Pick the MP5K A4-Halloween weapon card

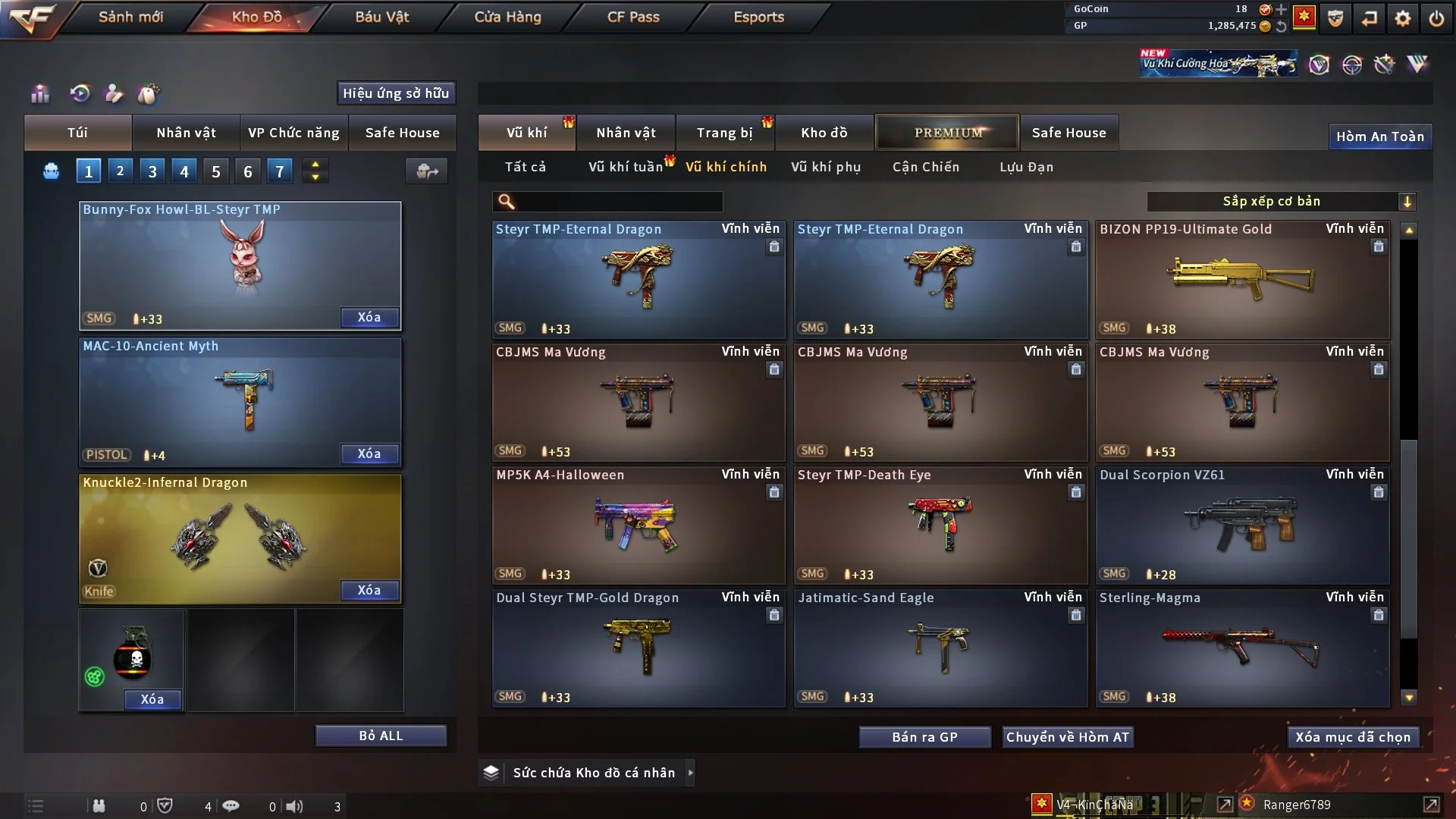click(638, 525)
